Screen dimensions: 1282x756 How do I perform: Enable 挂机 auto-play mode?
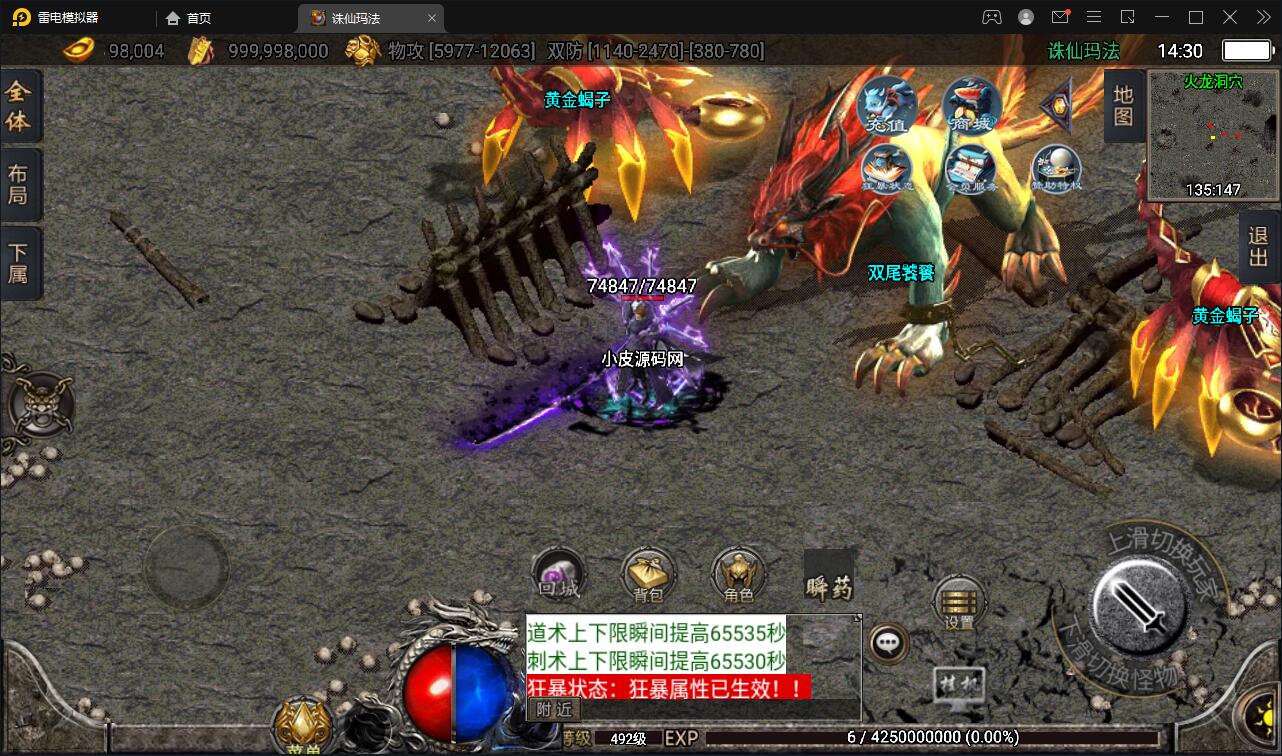point(958,682)
